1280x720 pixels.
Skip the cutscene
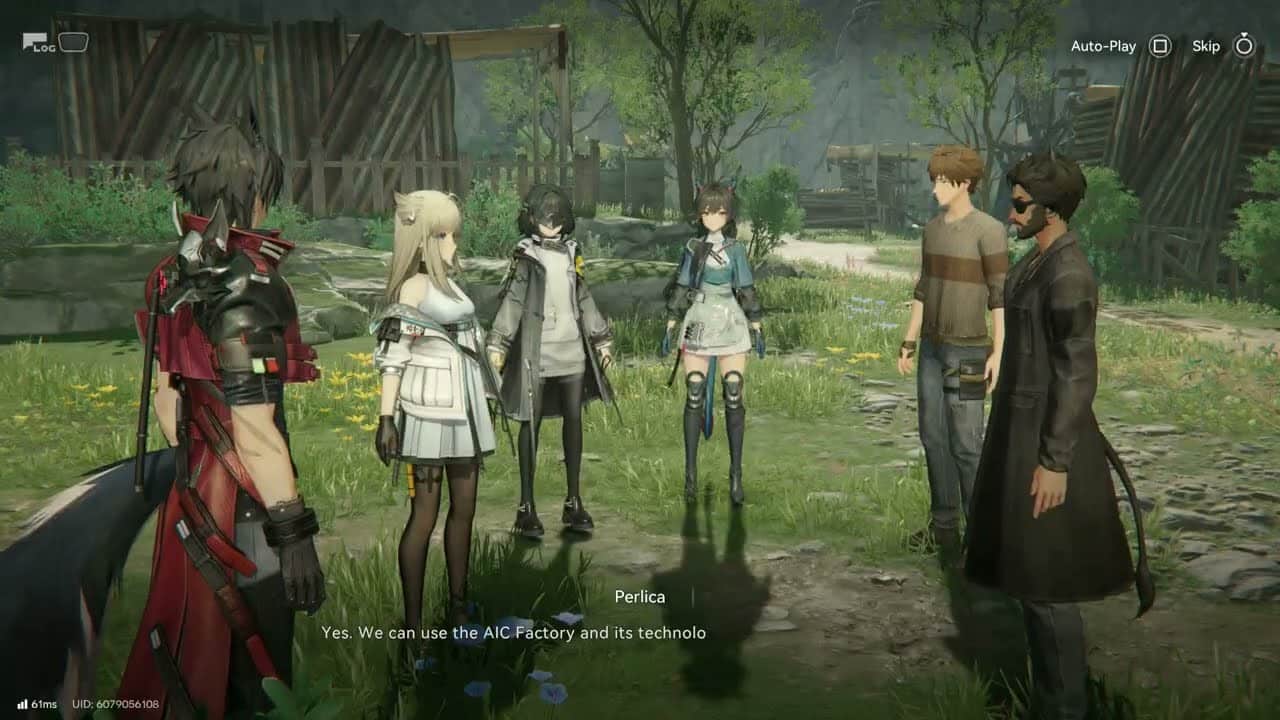click(x=1243, y=46)
